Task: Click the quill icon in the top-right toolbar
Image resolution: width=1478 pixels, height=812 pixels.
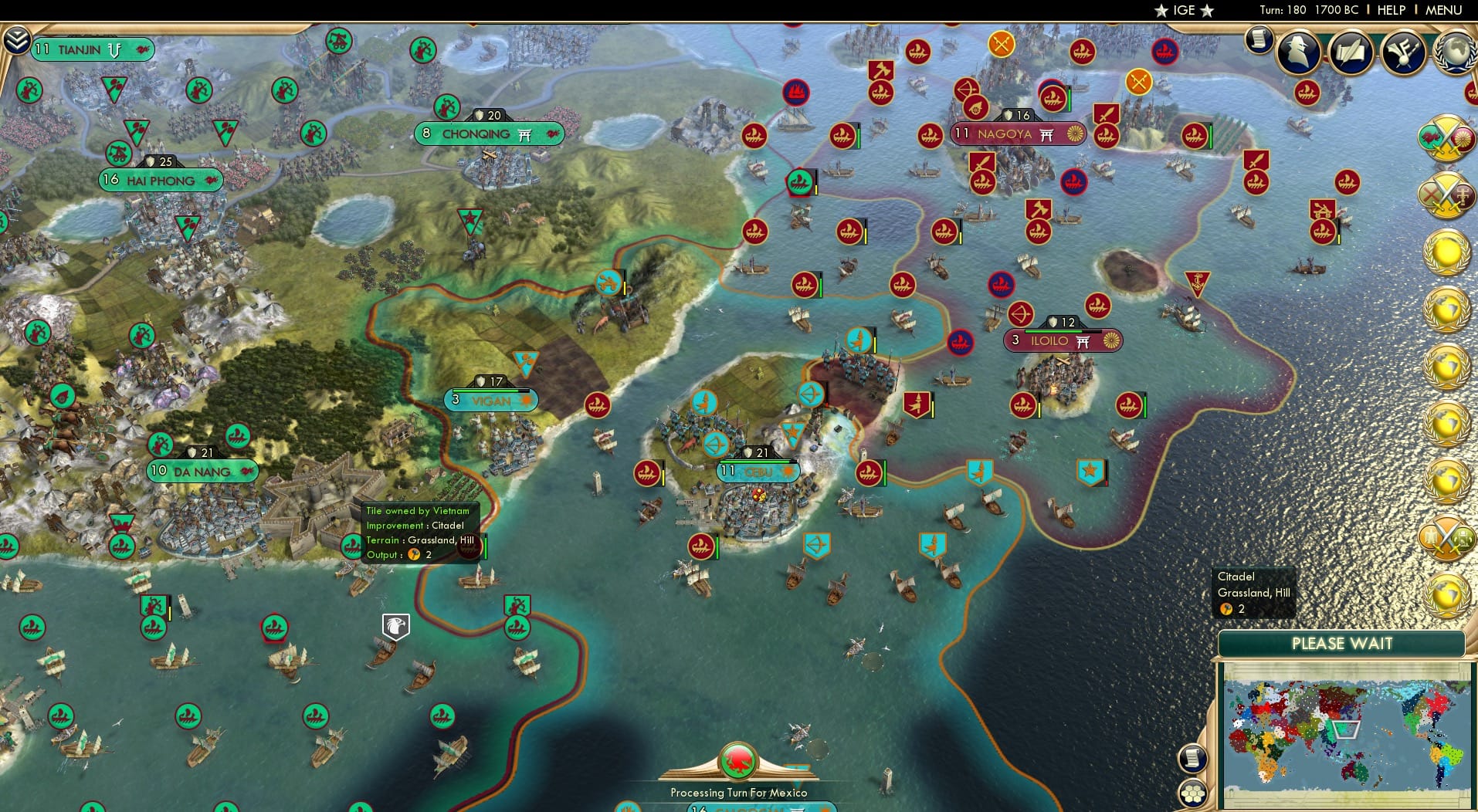Action: point(1351,52)
